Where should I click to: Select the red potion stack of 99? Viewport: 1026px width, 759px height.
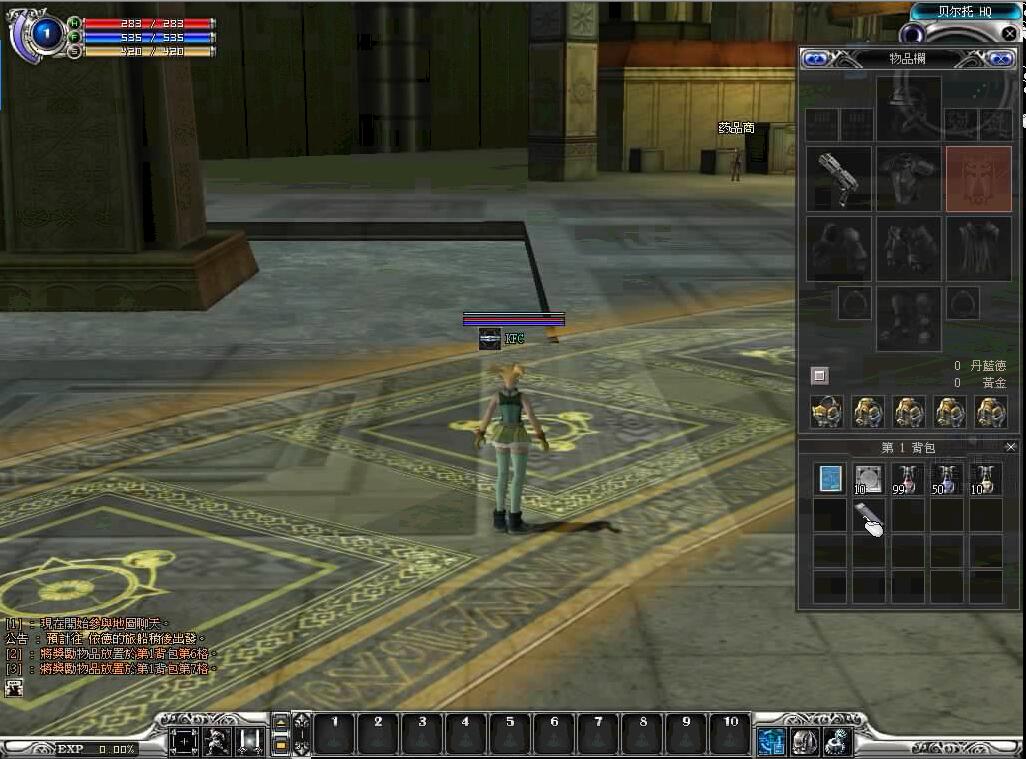(908, 479)
